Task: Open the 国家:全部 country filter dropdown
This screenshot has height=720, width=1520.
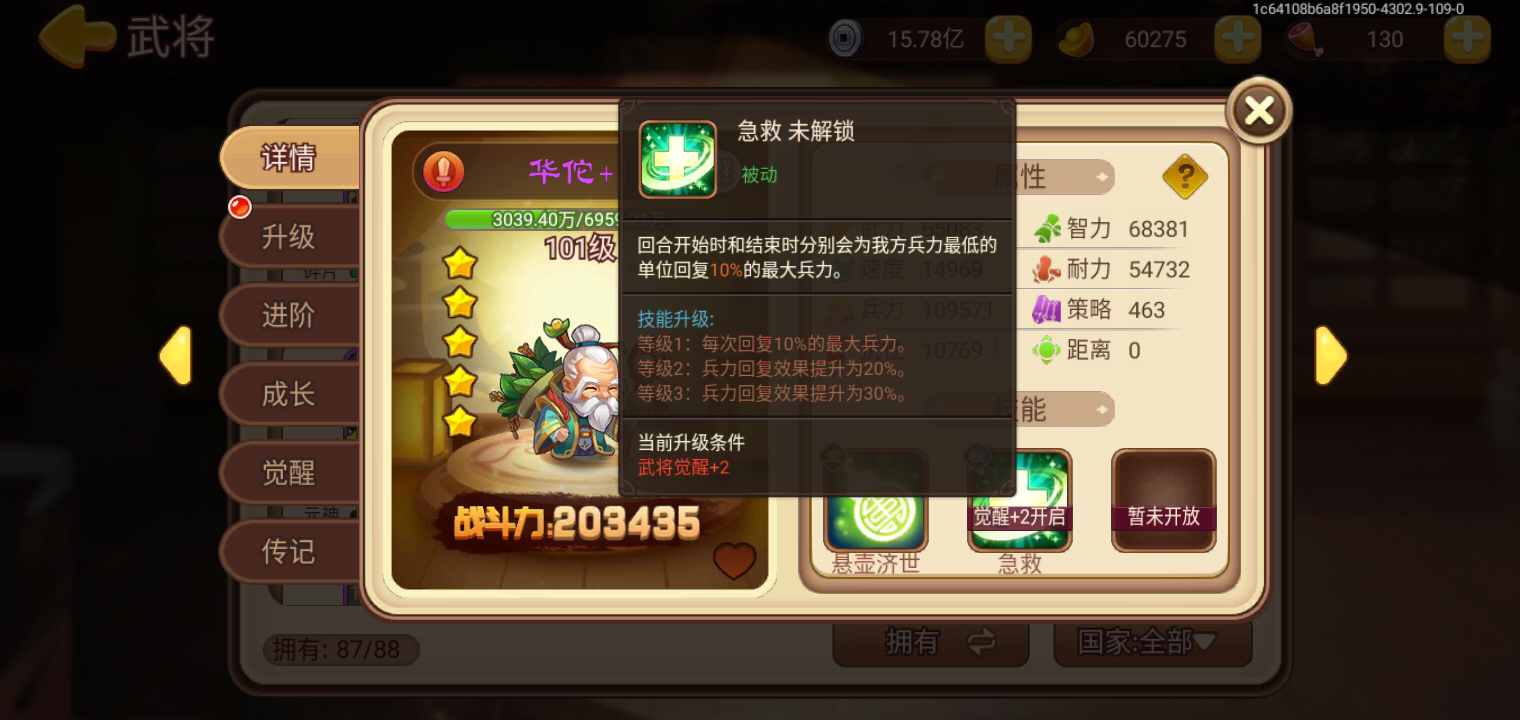Action: click(1152, 645)
